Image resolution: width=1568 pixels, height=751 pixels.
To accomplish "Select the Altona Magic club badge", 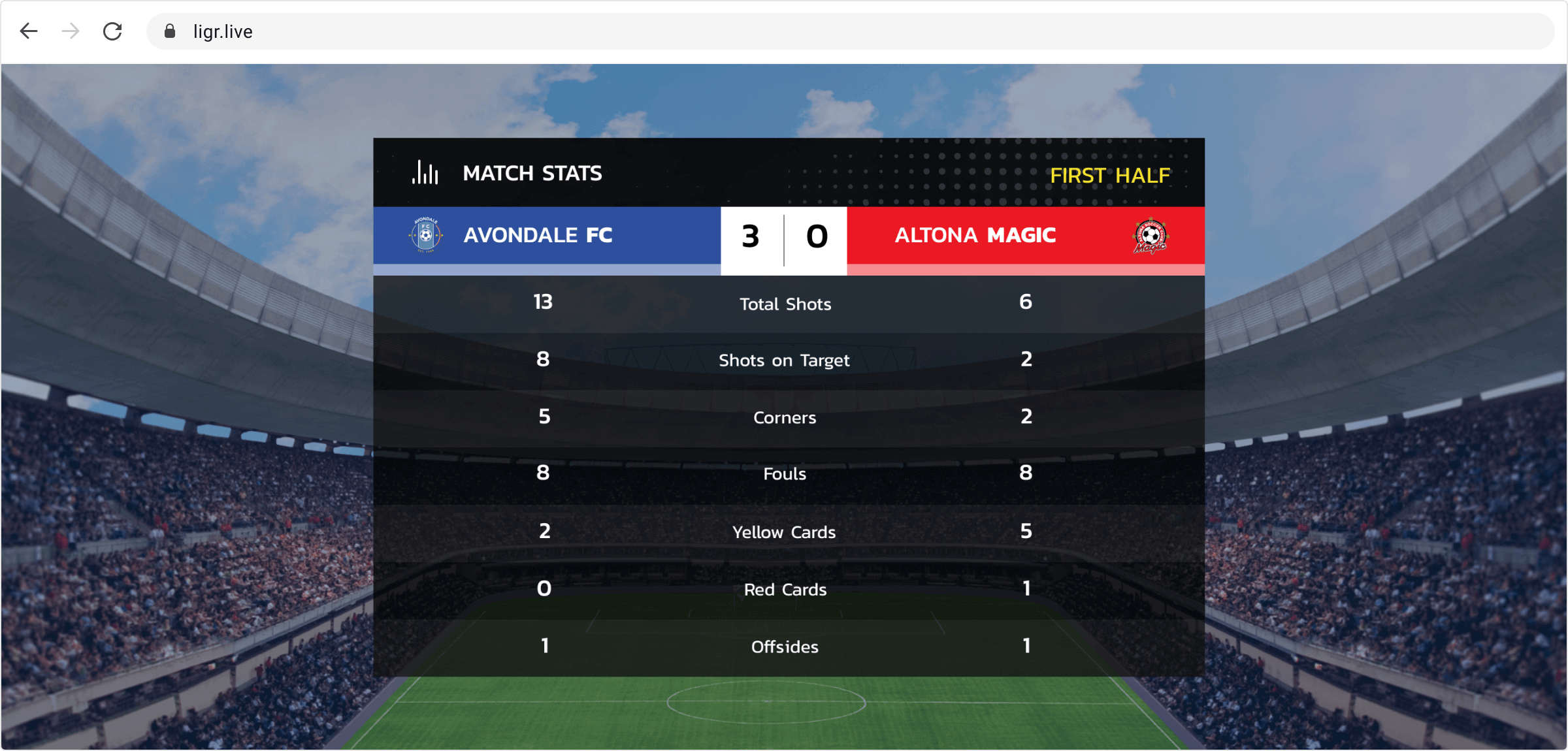I will point(1149,236).
